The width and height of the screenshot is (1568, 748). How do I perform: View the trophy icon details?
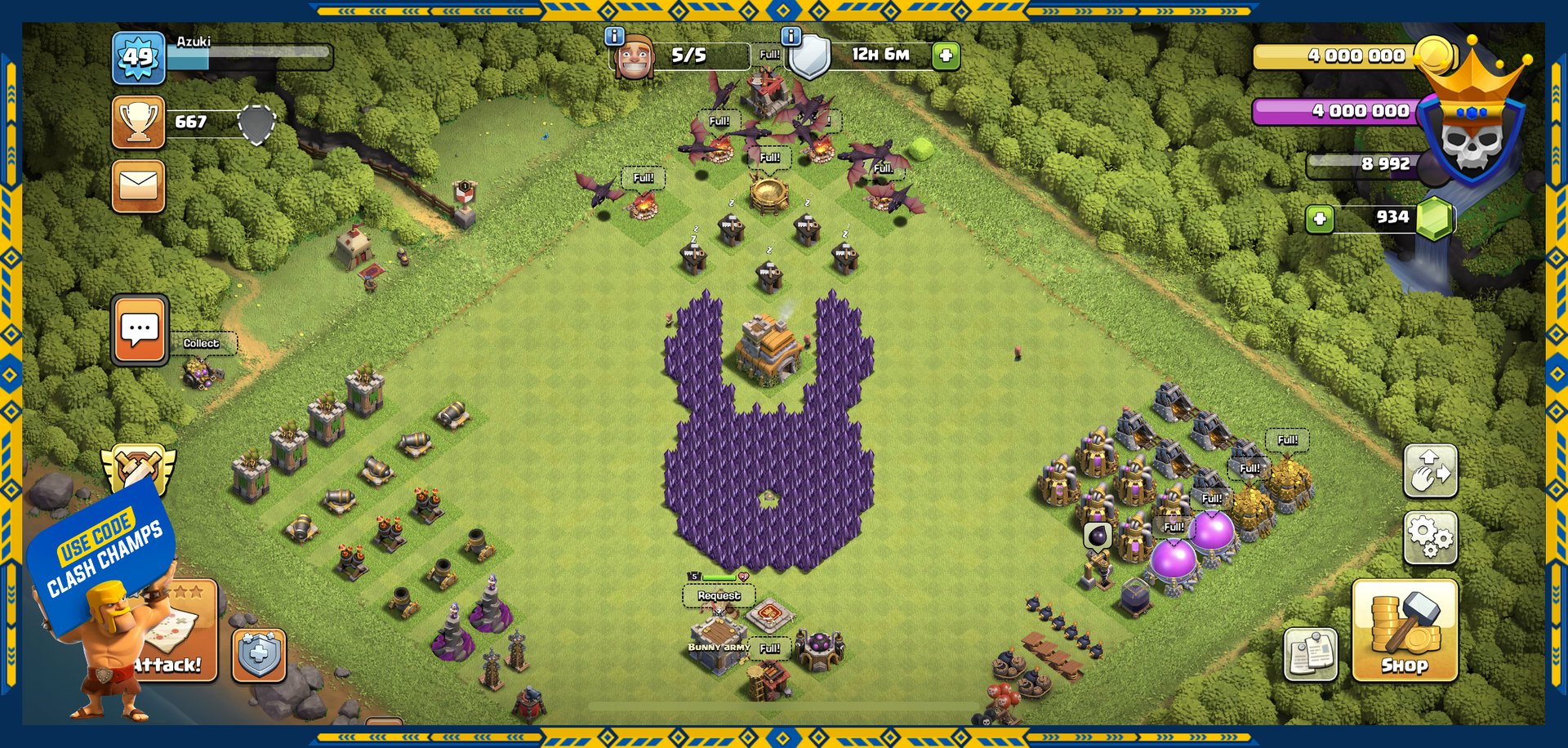coord(138,122)
